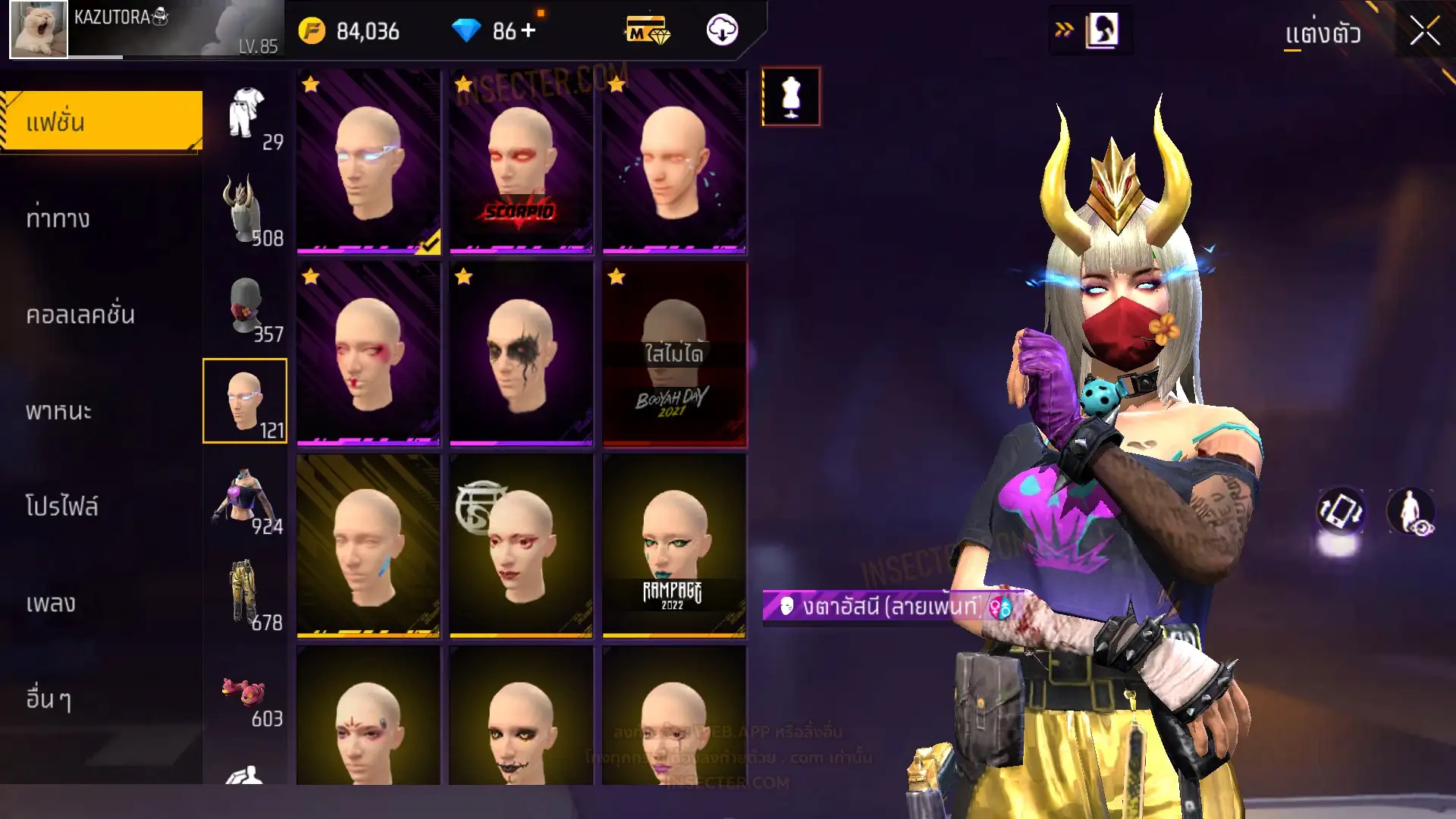
Task: Open the เพลง (Music) section
Action: (x=51, y=604)
